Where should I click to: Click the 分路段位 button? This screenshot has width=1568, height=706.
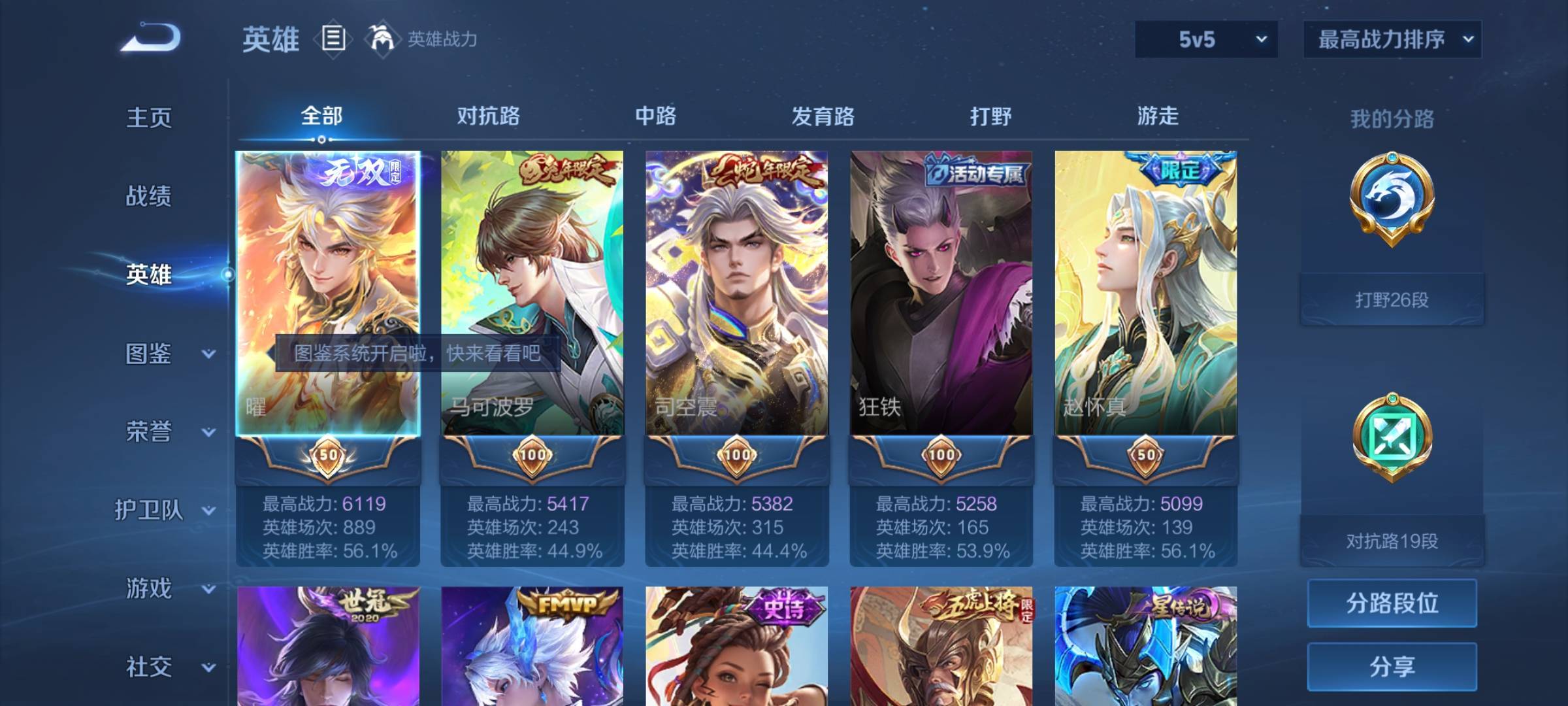point(1392,603)
